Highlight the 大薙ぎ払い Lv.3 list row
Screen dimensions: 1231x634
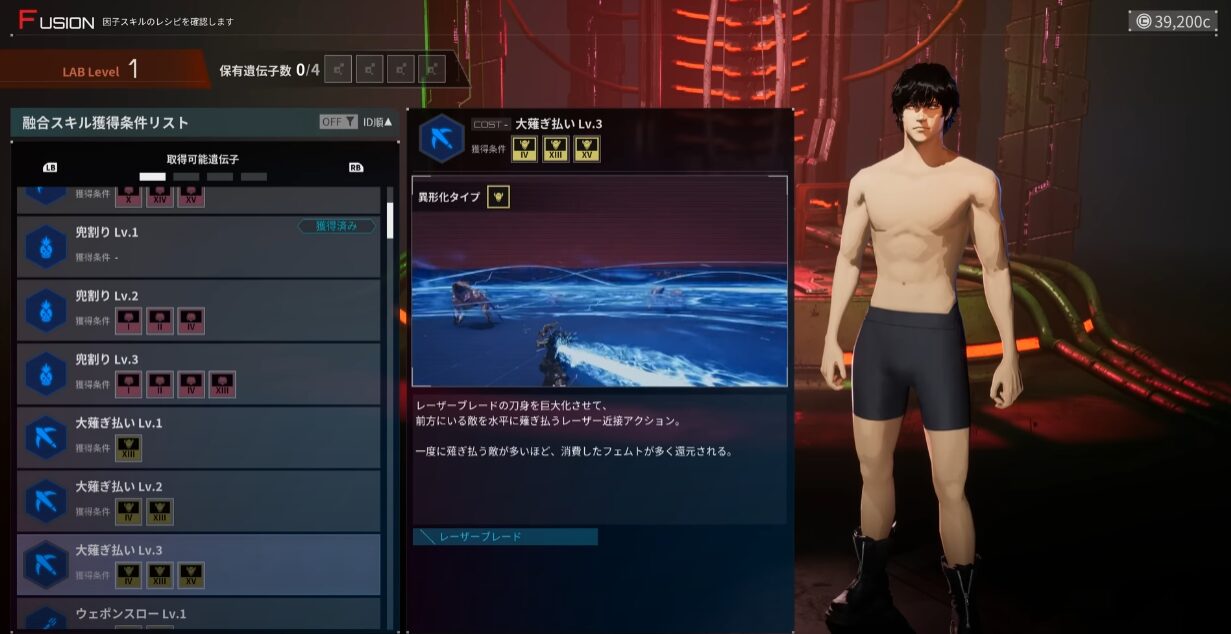(x=198, y=564)
